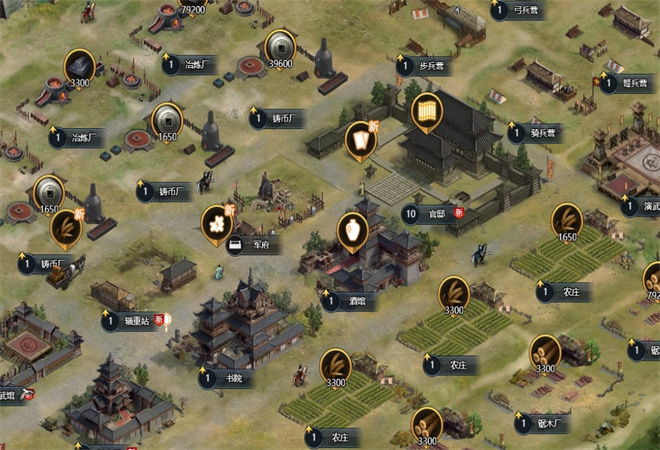Open the 辎重站 supply station label
This screenshot has height=450, width=660.
pos(135,321)
